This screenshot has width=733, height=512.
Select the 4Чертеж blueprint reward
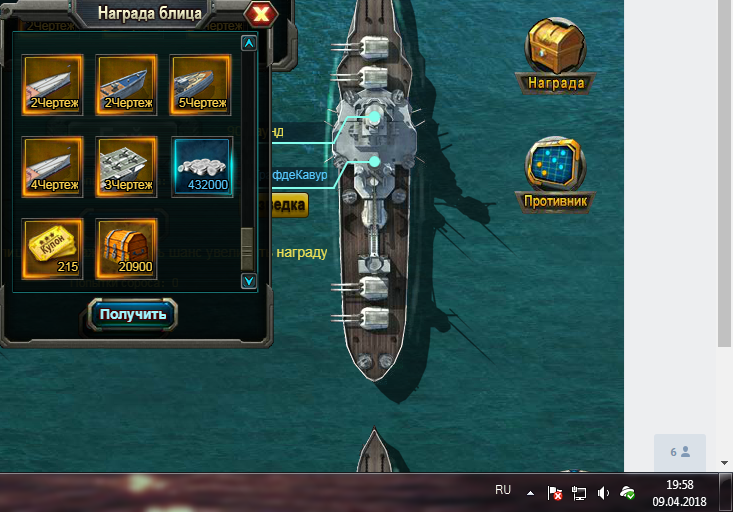[53, 166]
